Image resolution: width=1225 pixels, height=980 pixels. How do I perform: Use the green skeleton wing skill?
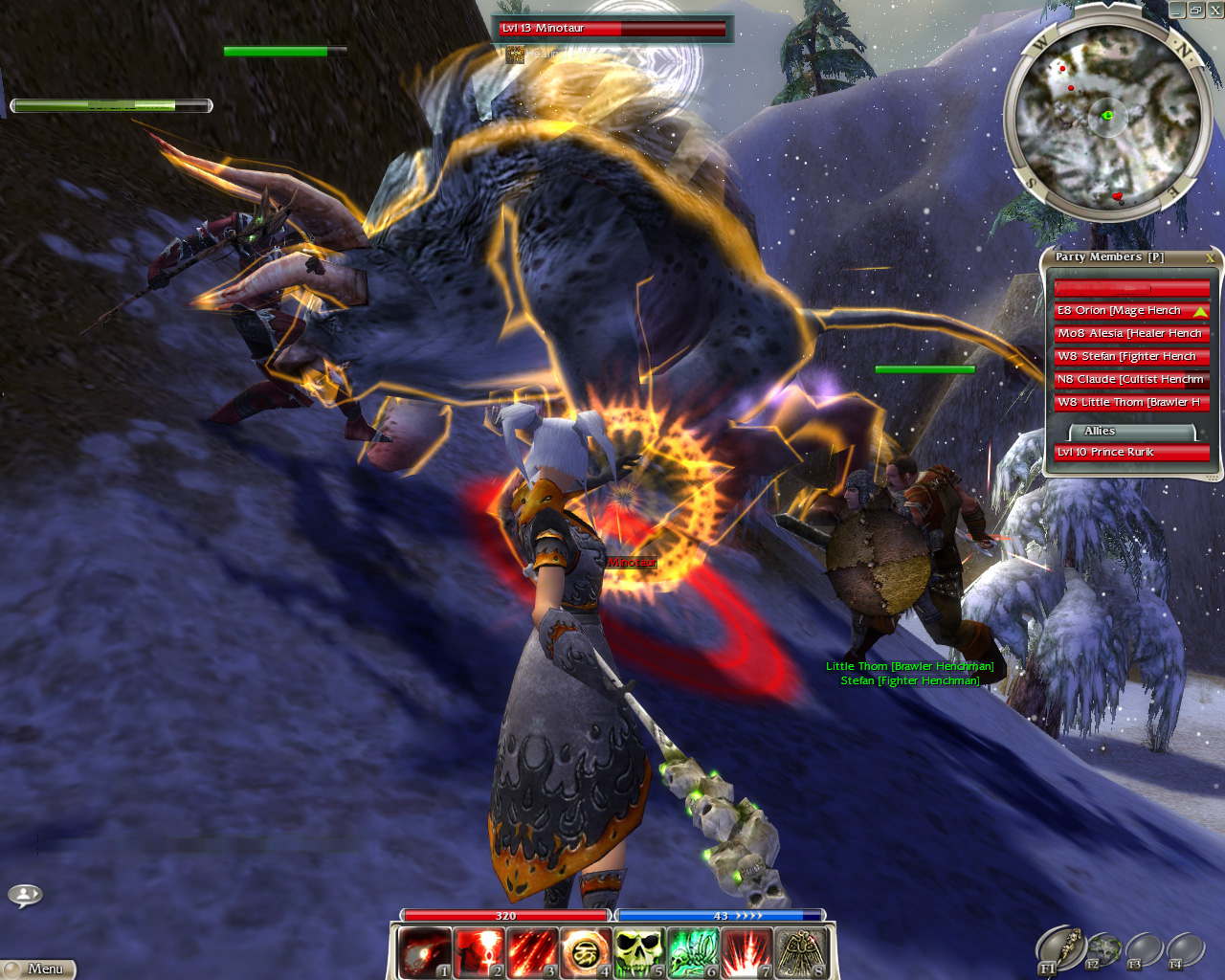point(692,953)
